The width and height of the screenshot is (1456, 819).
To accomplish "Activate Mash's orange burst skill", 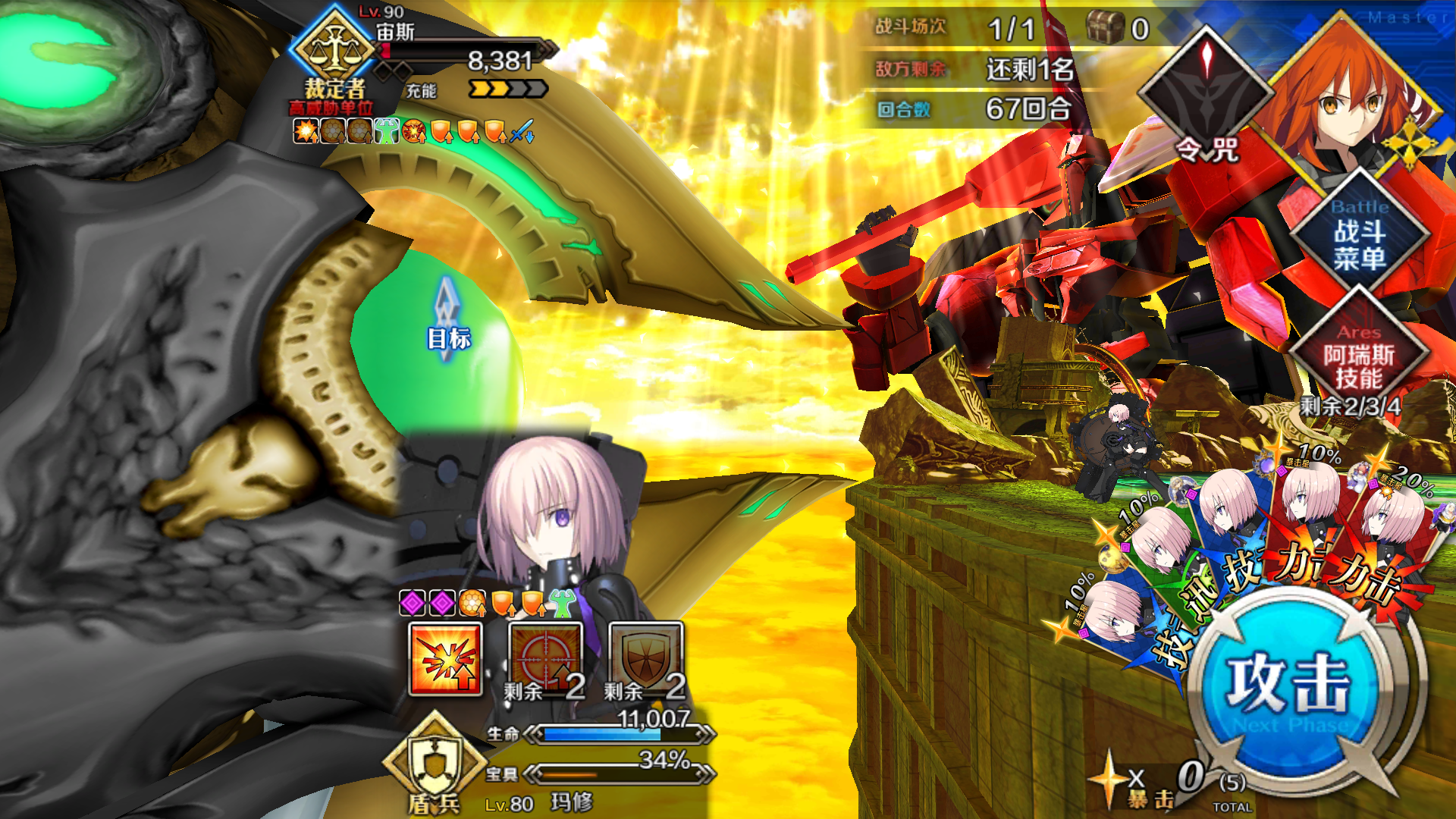I will click(x=445, y=658).
